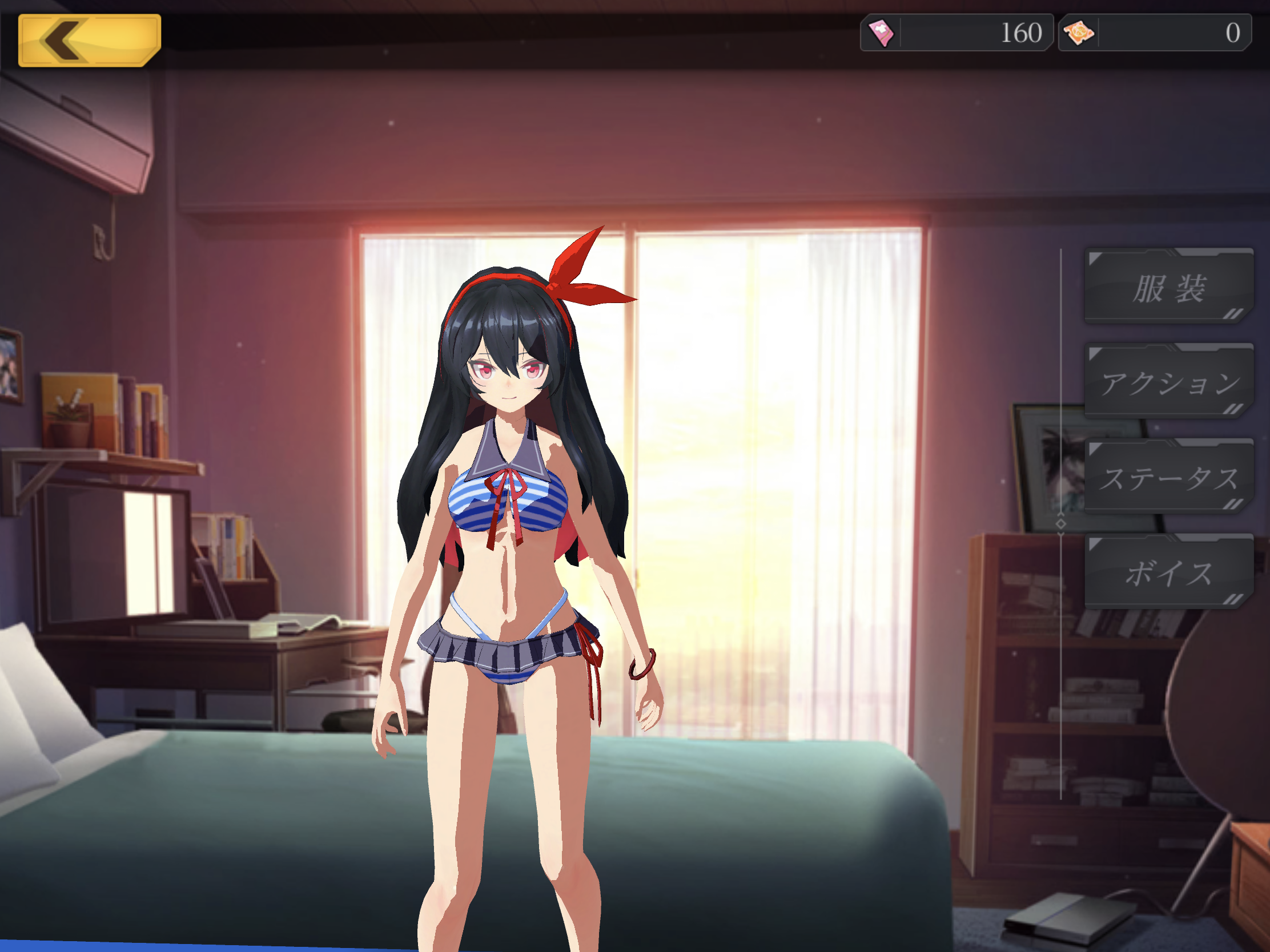
Task: Go back with the yellow arrow button
Action: click(89, 40)
